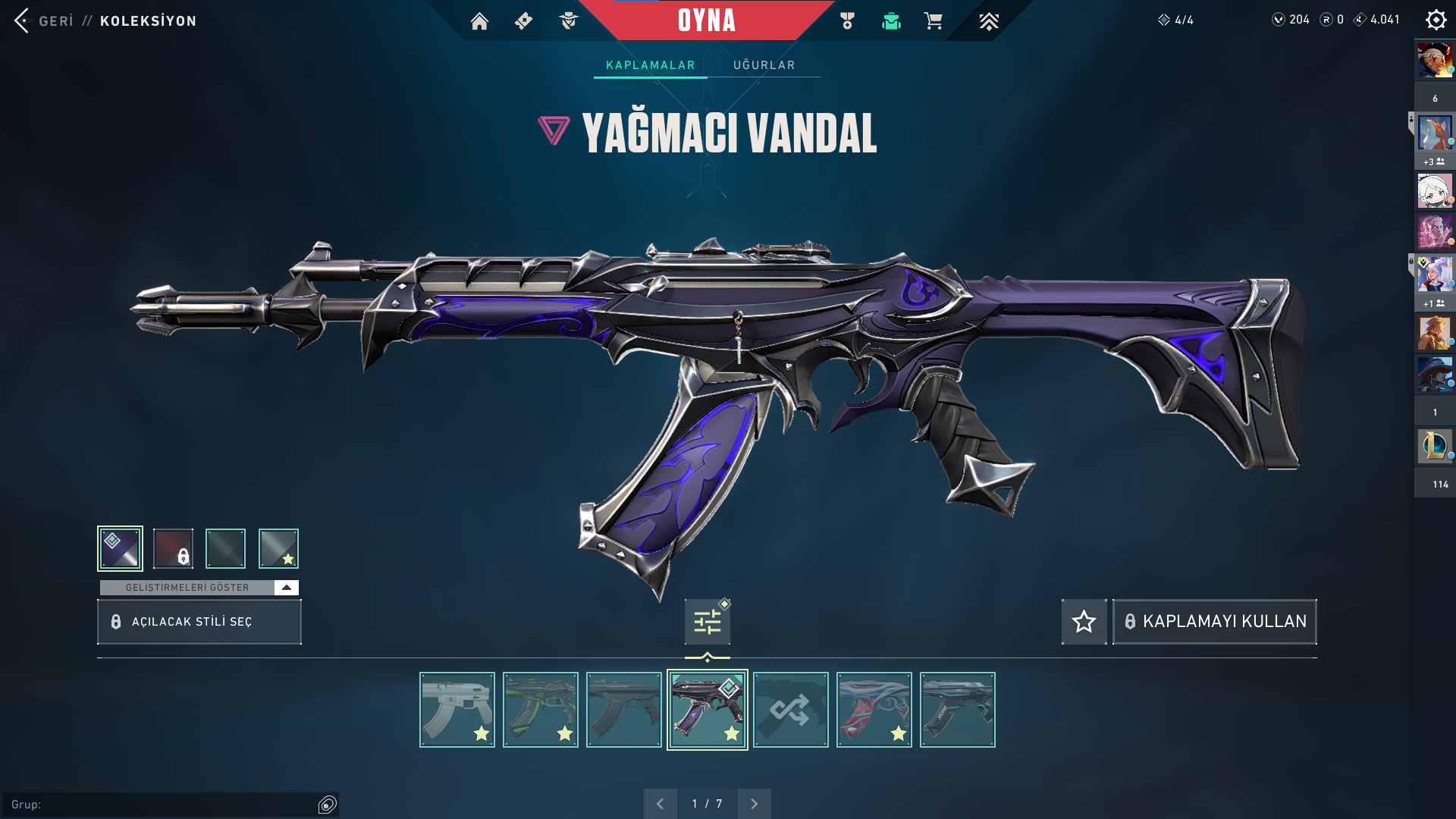Collapse the GELİŞTİRMELERİ GÖSTER expander
1456x819 pixels.
point(286,588)
